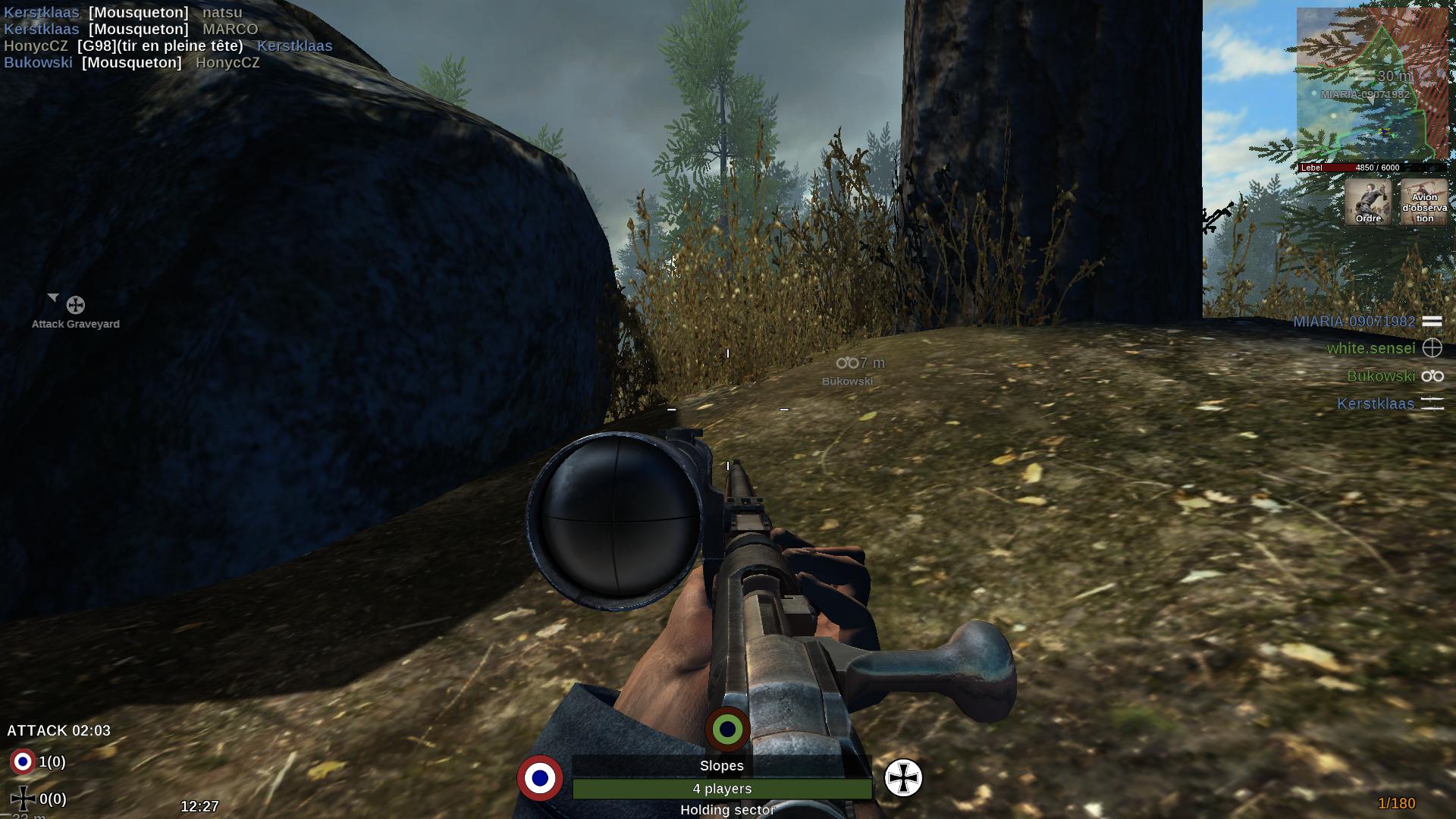Call the Avion d'observation ability
The height and width of the screenshot is (819, 1456).
[x=1423, y=202]
